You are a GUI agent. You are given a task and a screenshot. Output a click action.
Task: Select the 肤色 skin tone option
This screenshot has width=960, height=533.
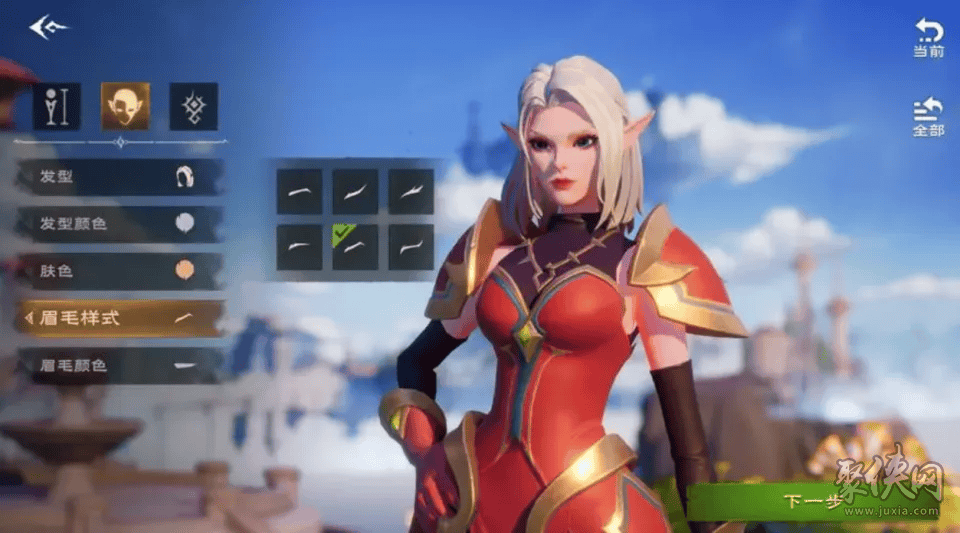click(120, 271)
